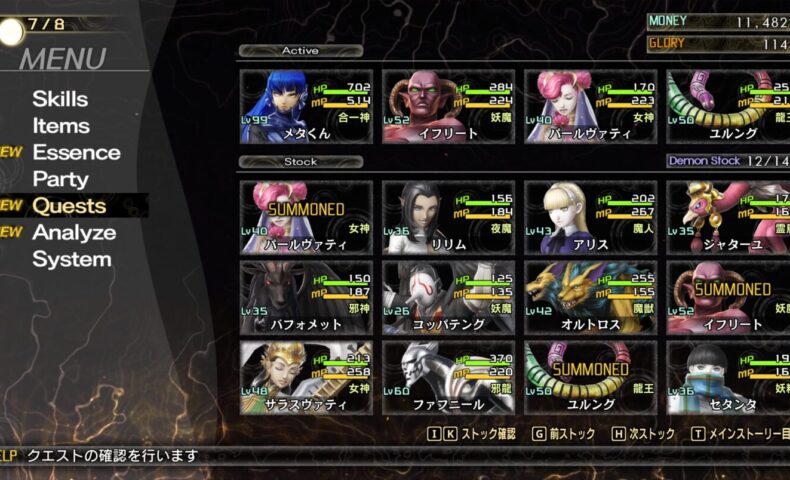Image resolution: width=790 pixels, height=480 pixels.
Task: Pick the オルトロス stock demon card
Action: click(590, 298)
